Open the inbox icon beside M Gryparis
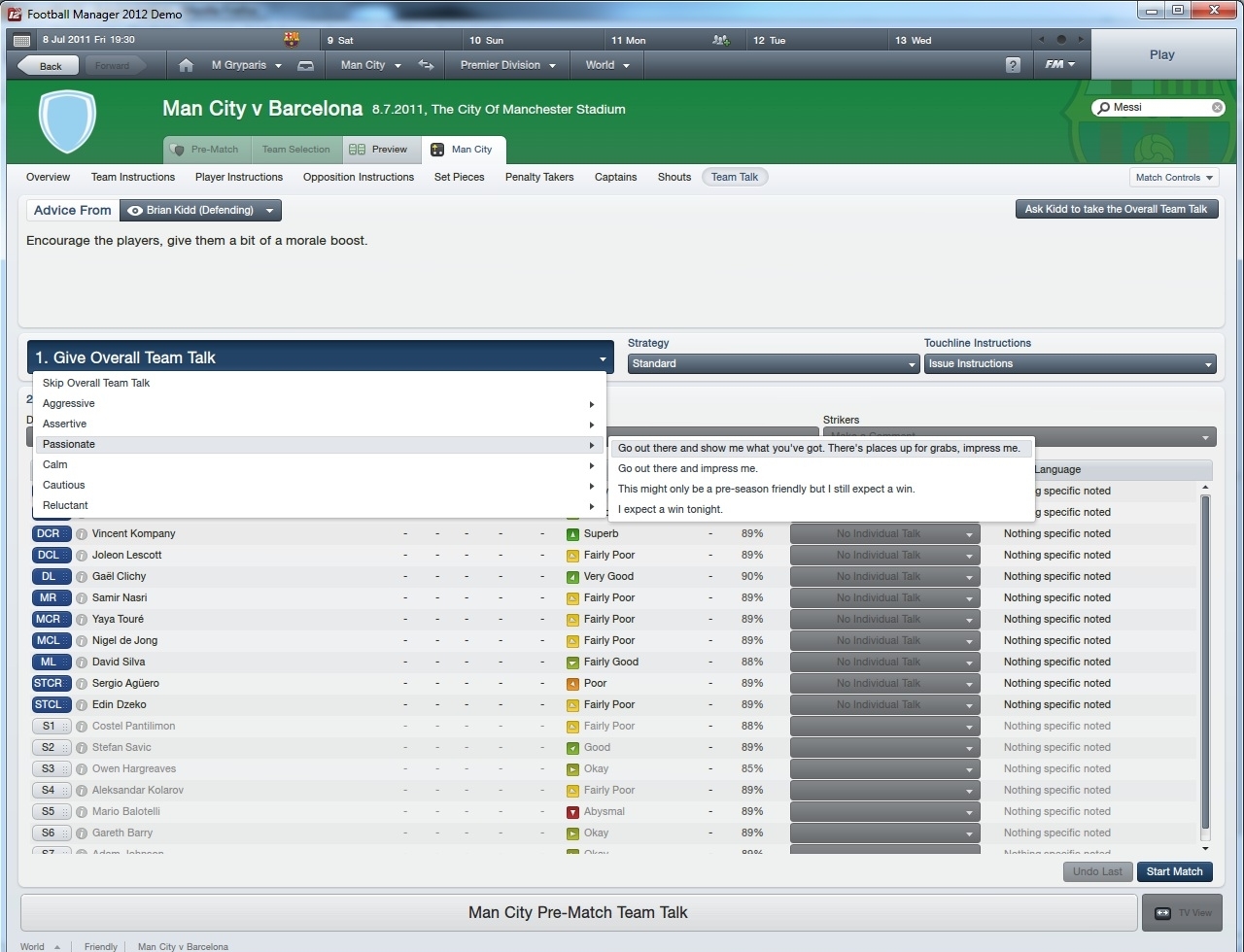1244x952 pixels. pyautogui.click(x=304, y=64)
